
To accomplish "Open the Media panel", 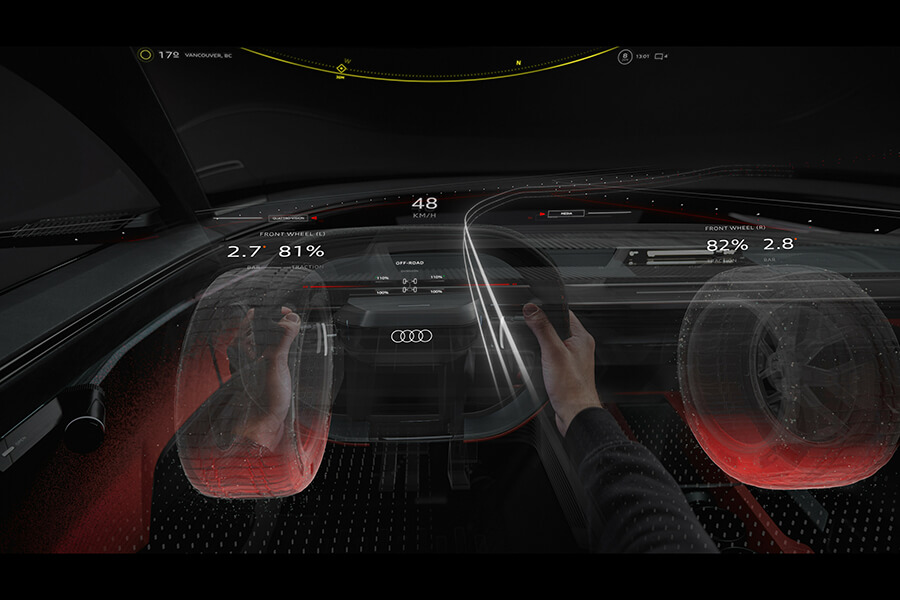I will tap(565, 213).
